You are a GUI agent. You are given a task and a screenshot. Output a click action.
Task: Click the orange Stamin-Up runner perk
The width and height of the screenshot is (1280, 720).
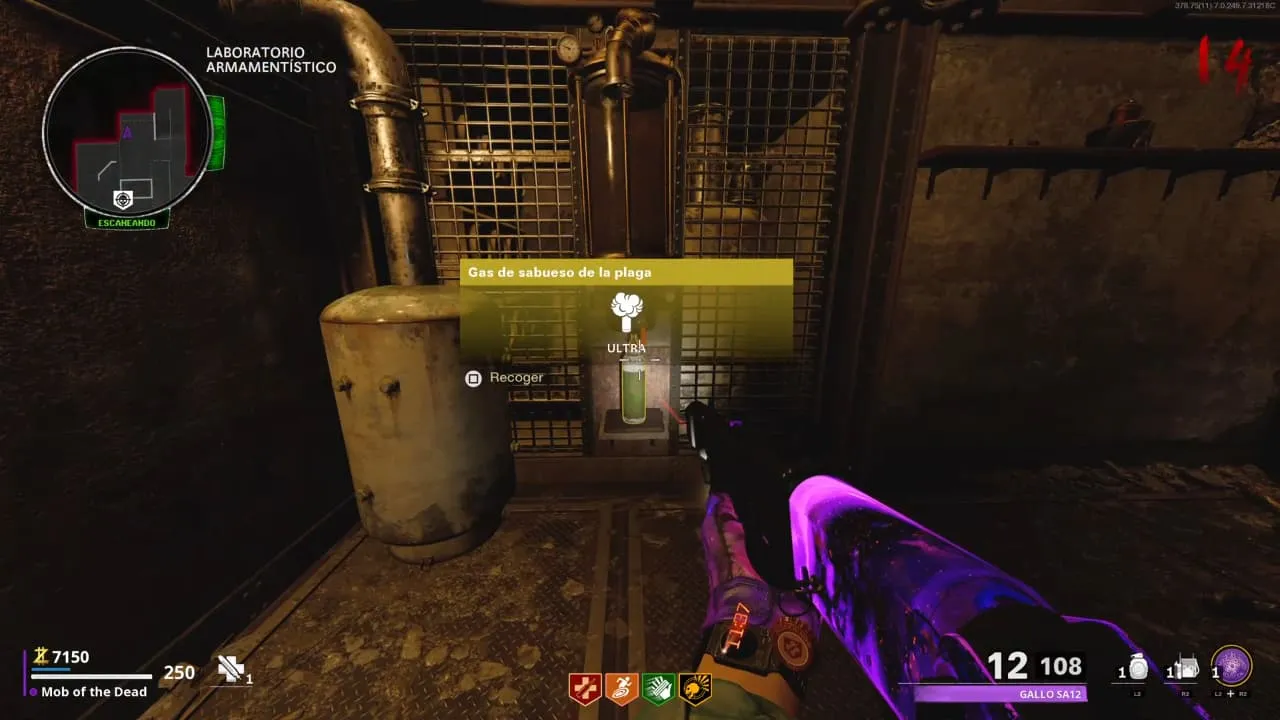tap(620, 688)
